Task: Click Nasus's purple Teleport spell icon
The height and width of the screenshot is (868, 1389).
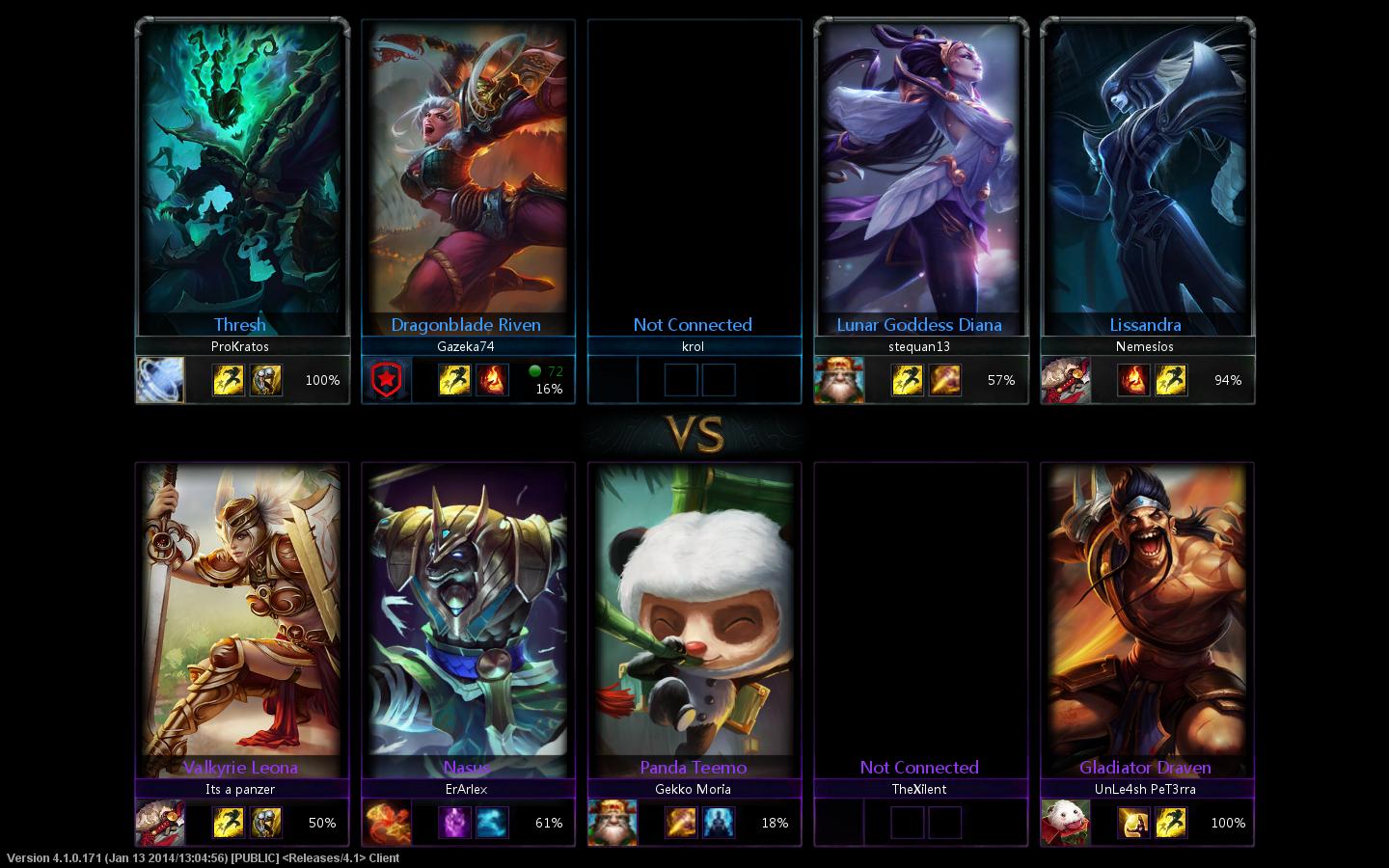Action: [x=454, y=823]
